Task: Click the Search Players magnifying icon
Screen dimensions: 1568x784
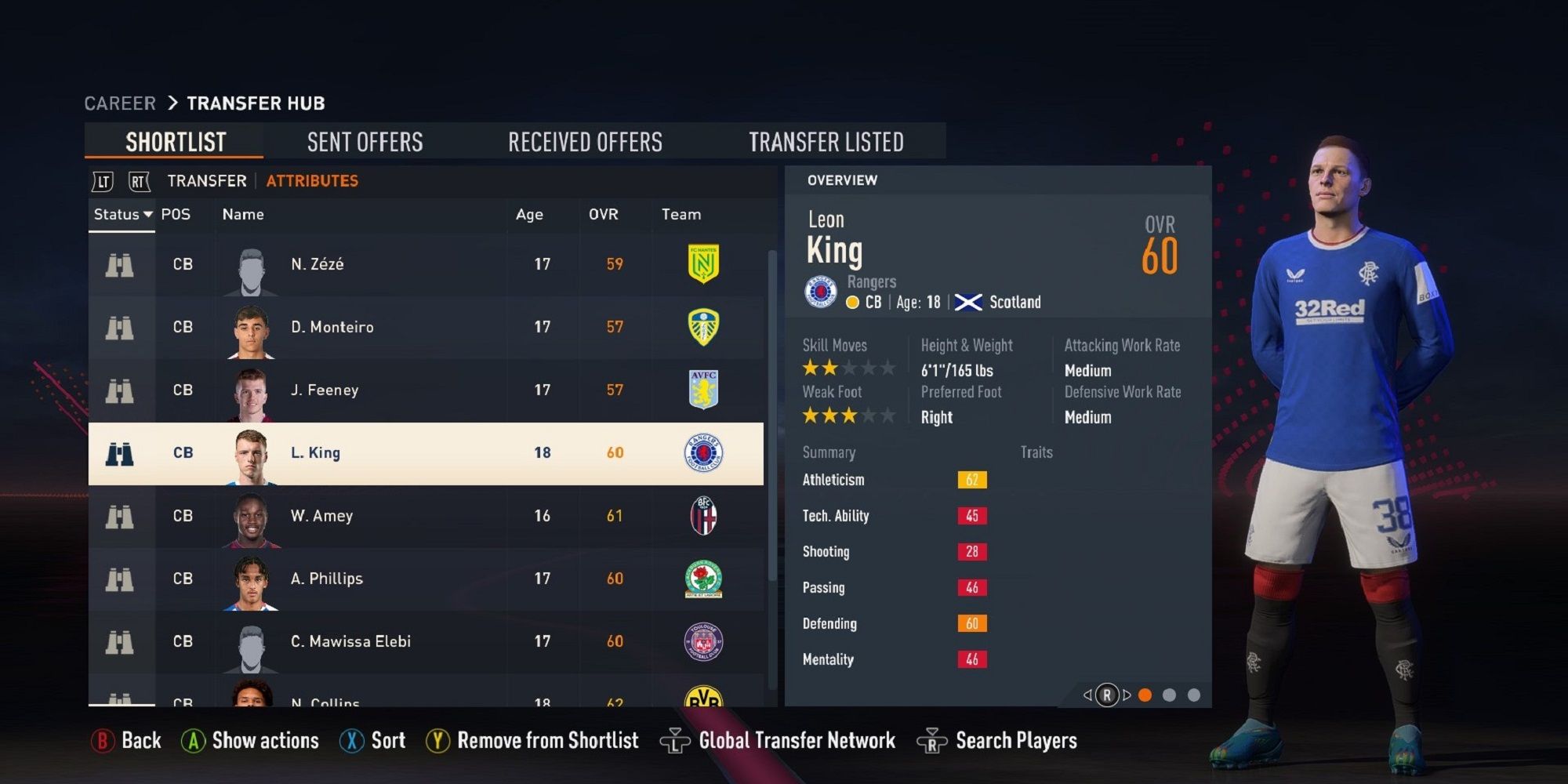Action: pyautogui.click(x=930, y=739)
